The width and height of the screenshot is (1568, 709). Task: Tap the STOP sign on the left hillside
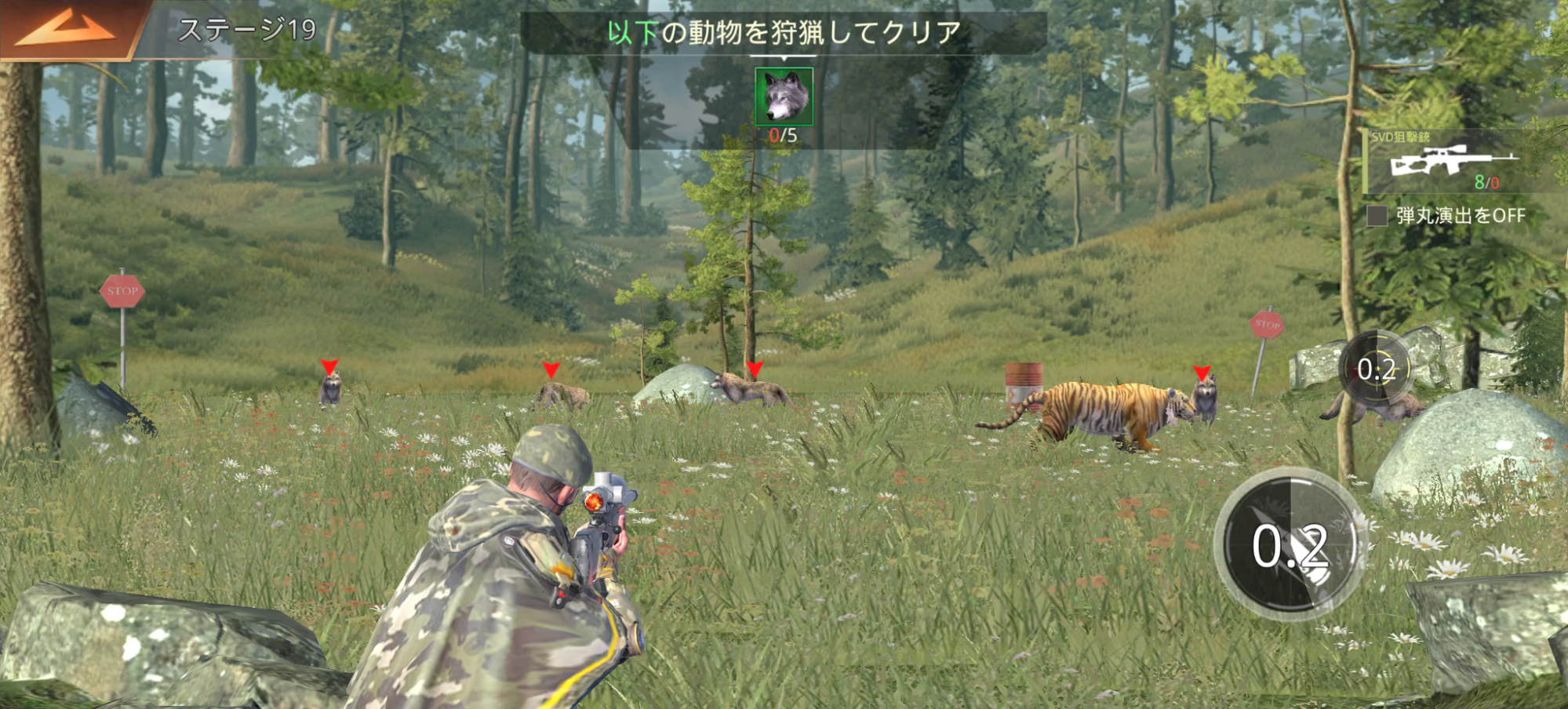coord(124,290)
